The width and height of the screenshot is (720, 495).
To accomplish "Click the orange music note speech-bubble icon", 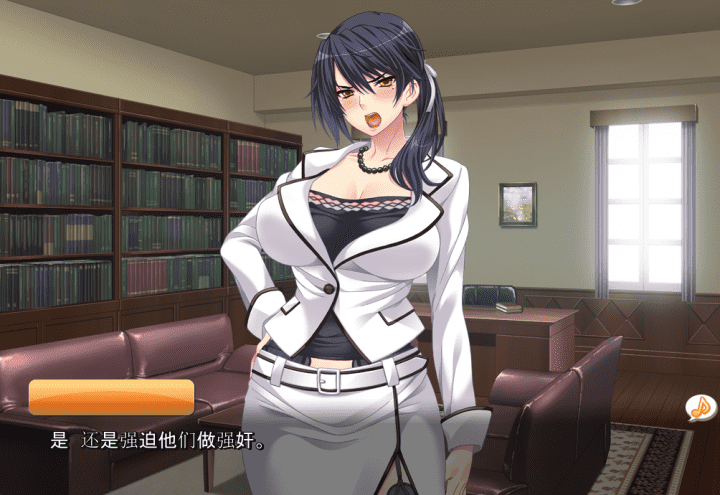I will (x=701, y=407).
